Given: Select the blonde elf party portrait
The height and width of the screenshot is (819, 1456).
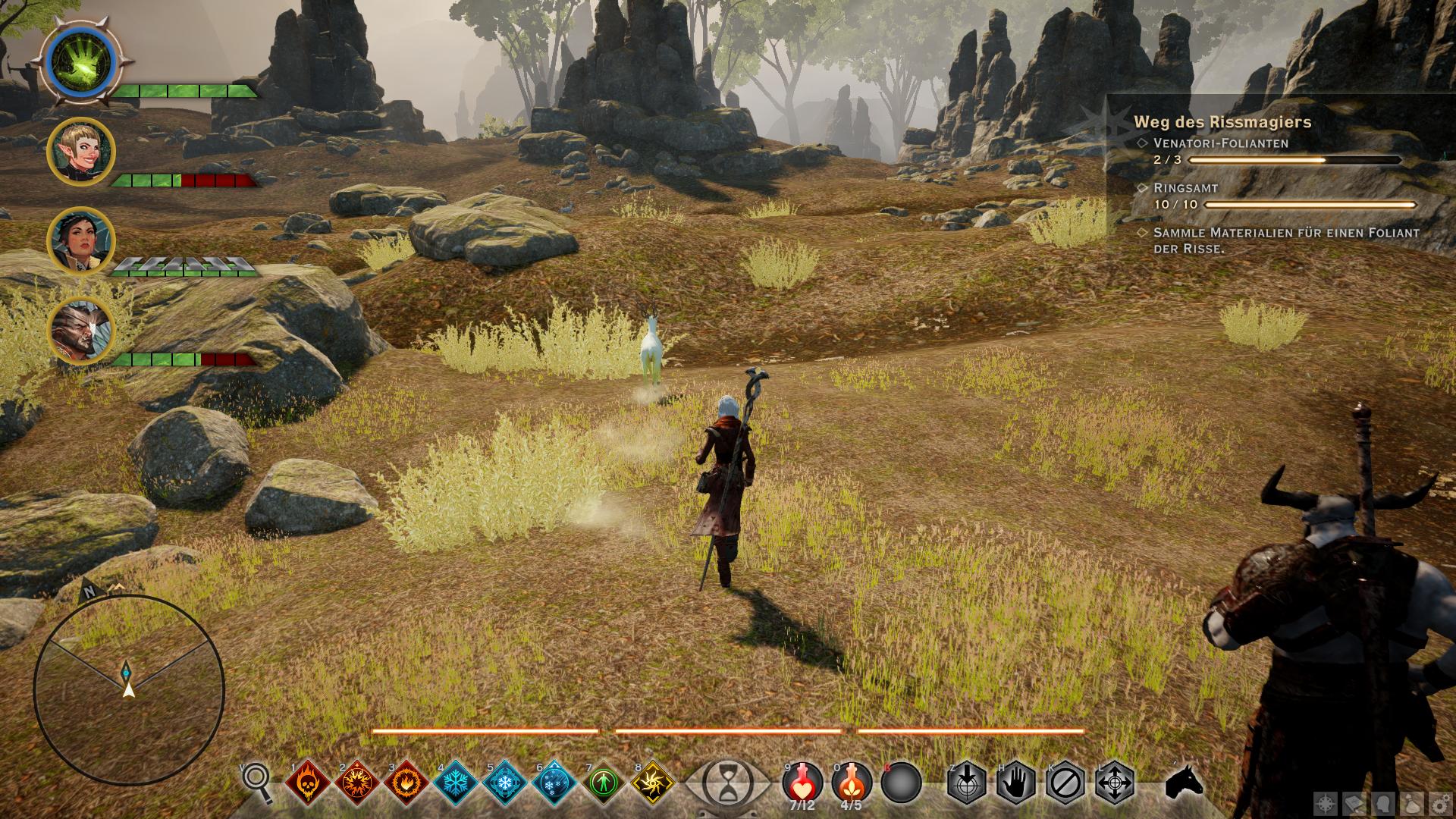Looking at the screenshot, I should [x=81, y=152].
